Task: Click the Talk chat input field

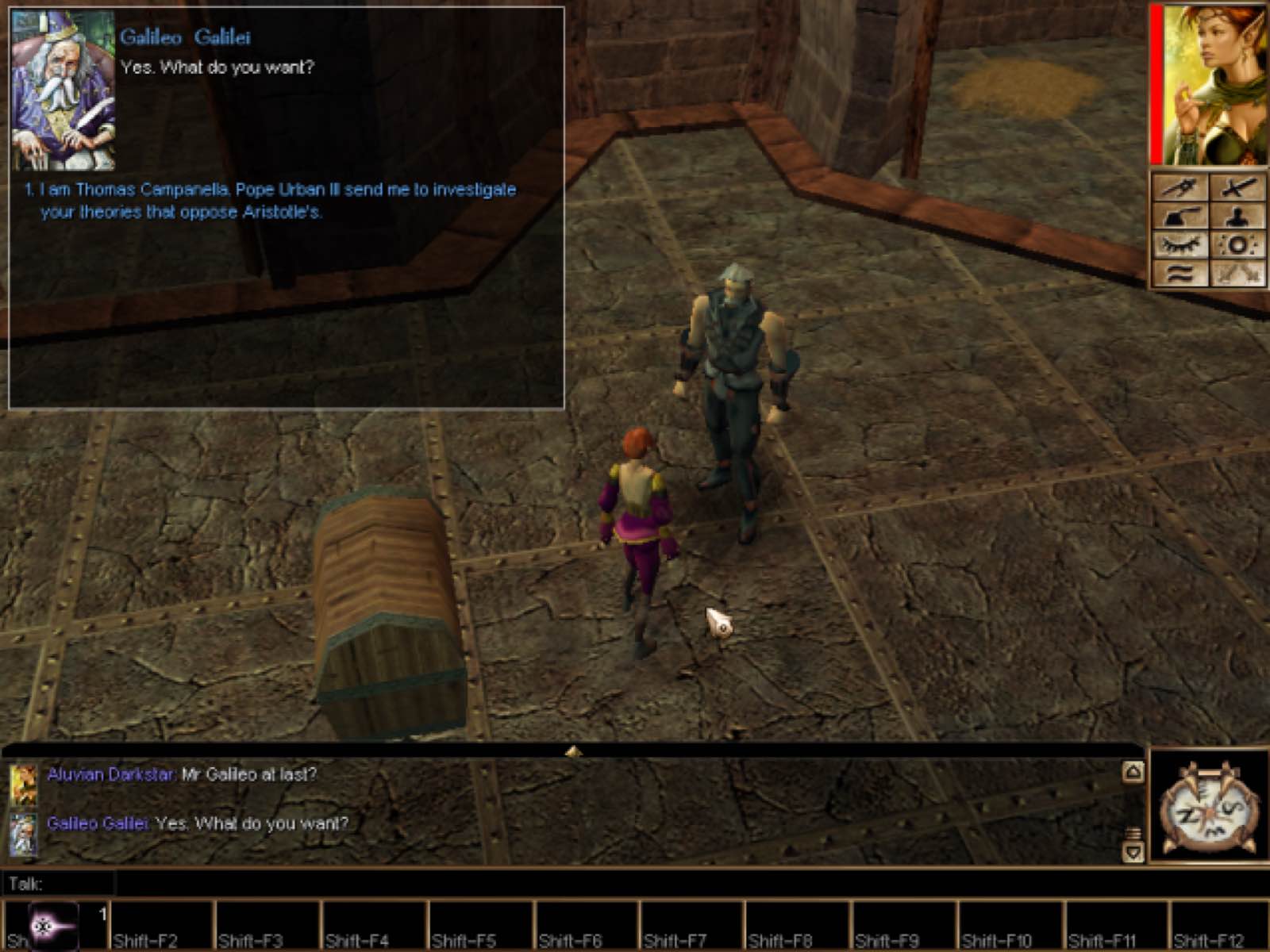Action: coord(627,883)
